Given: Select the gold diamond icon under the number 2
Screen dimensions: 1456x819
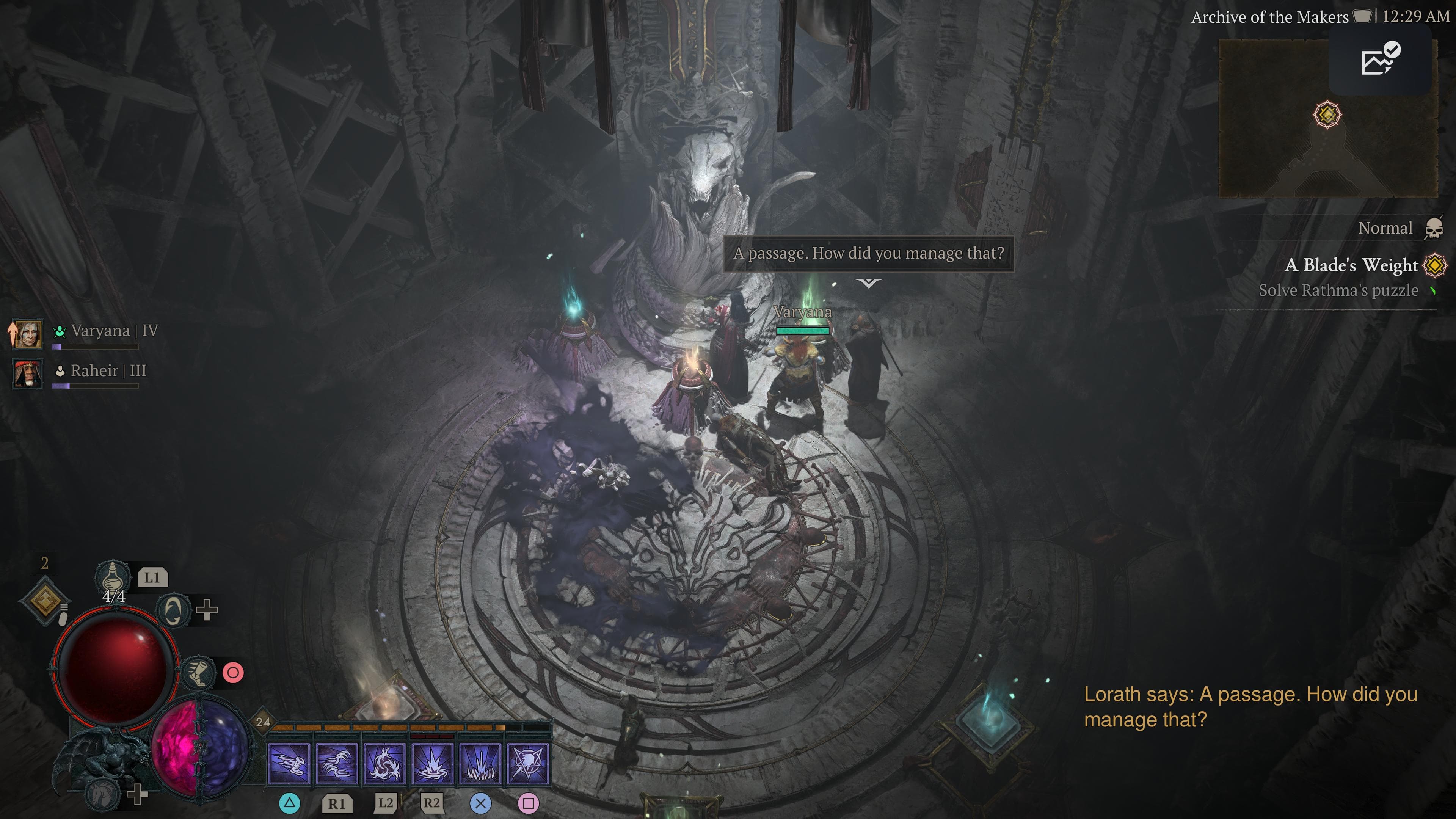Looking at the screenshot, I should point(45,600).
